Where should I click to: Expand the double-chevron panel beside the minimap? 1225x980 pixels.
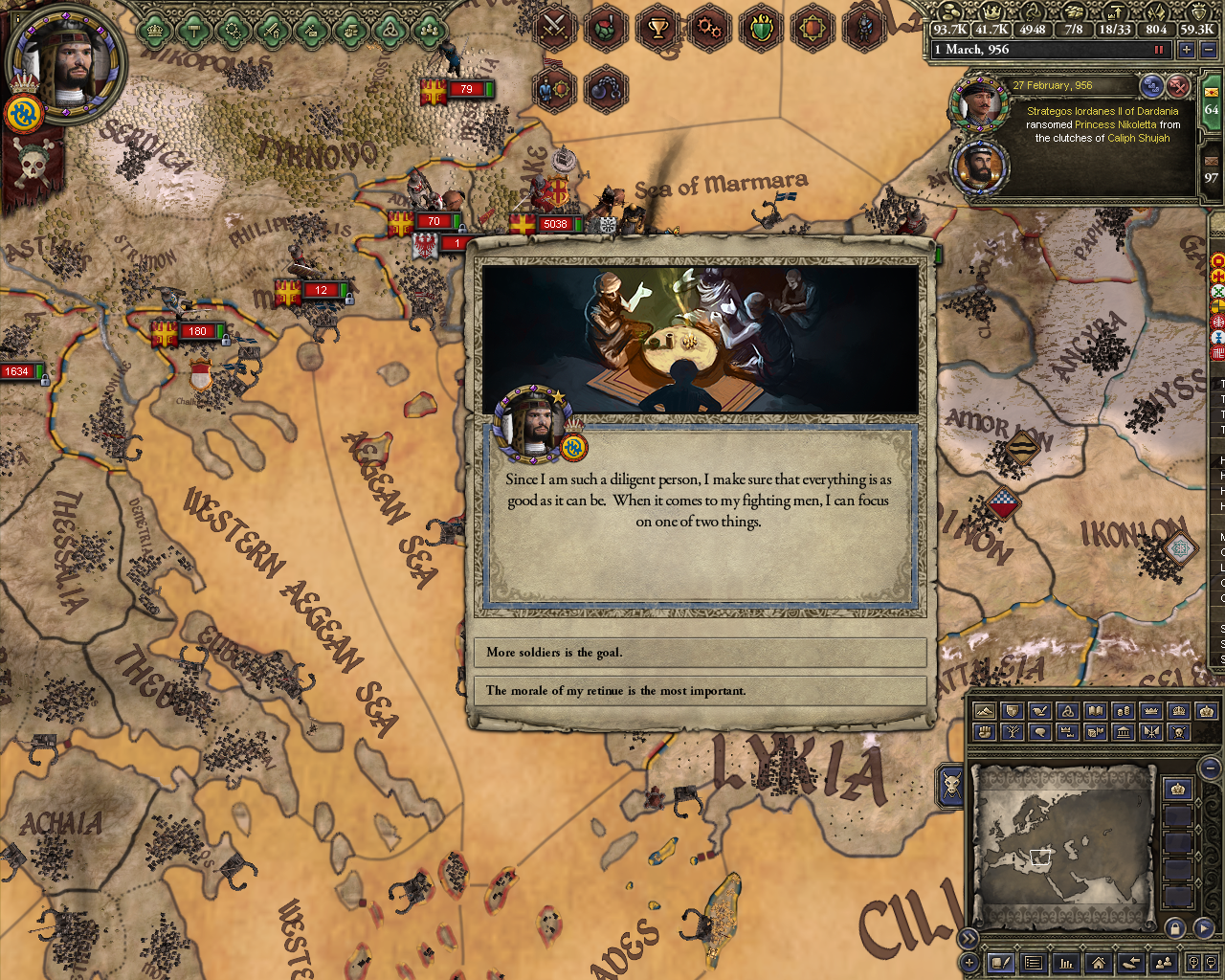point(969,938)
